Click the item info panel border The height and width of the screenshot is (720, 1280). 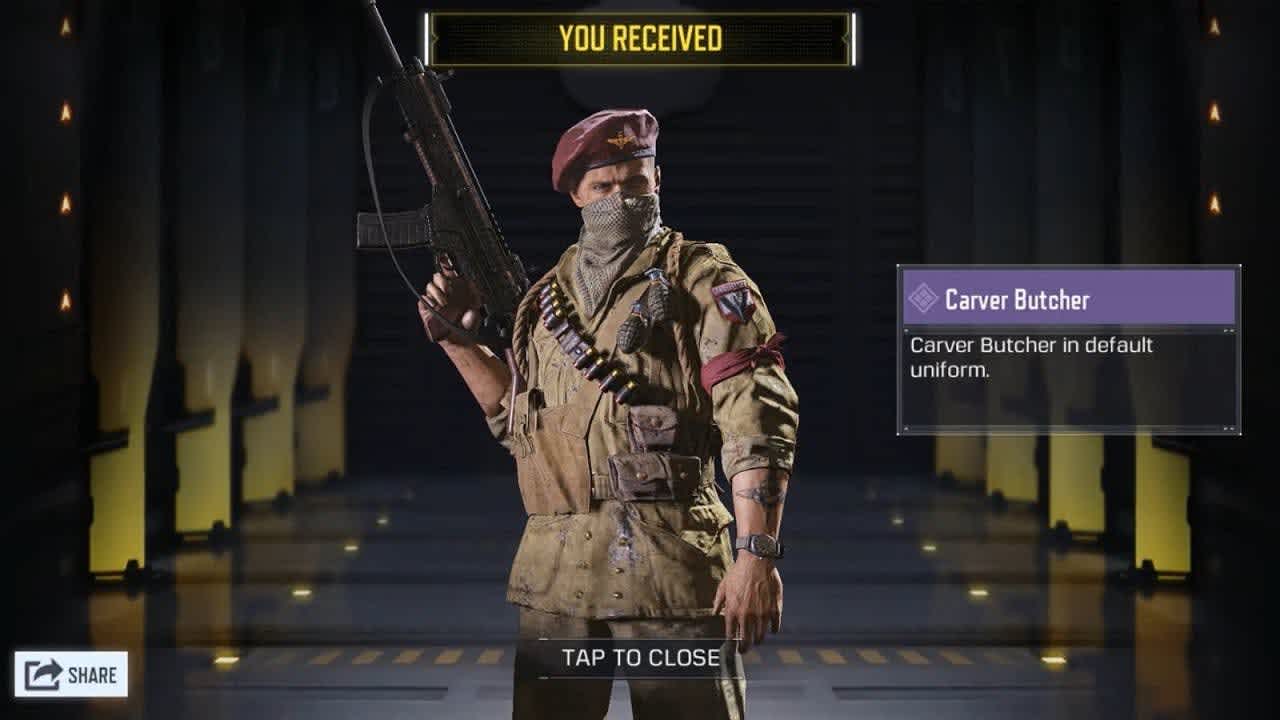[900, 400]
